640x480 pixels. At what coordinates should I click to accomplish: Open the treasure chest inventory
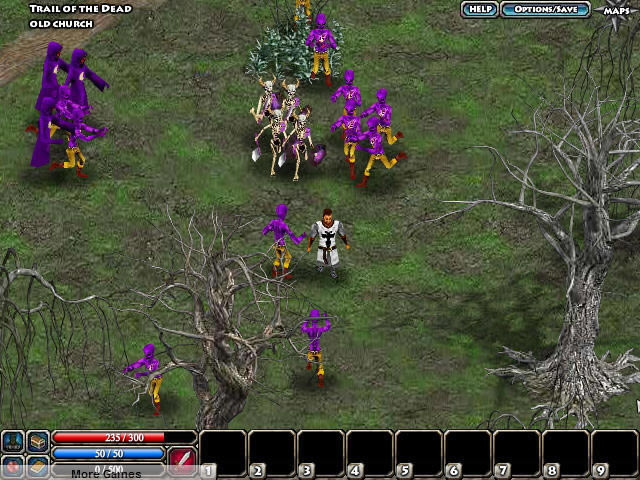coord(38,441)
